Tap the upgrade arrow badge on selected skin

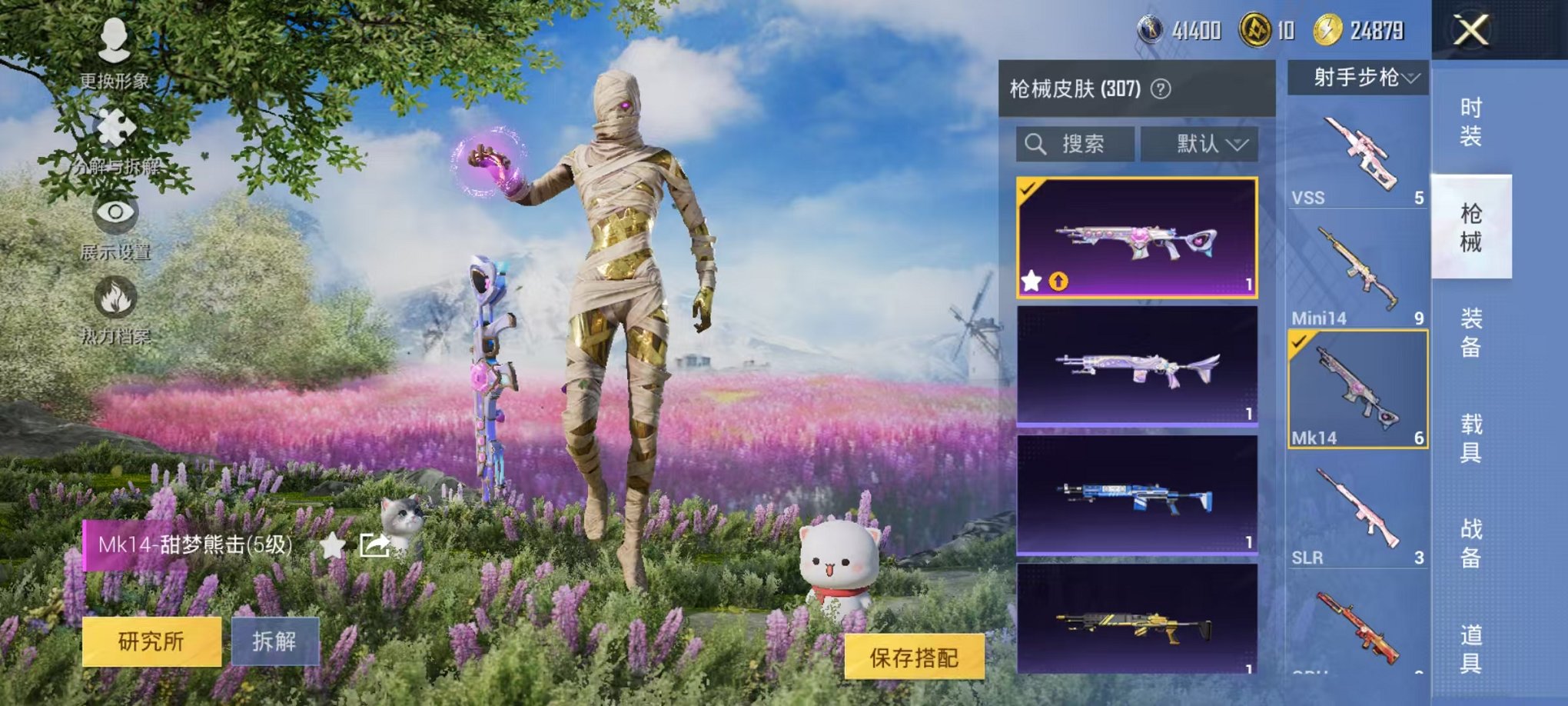(x=1058, y=281)
